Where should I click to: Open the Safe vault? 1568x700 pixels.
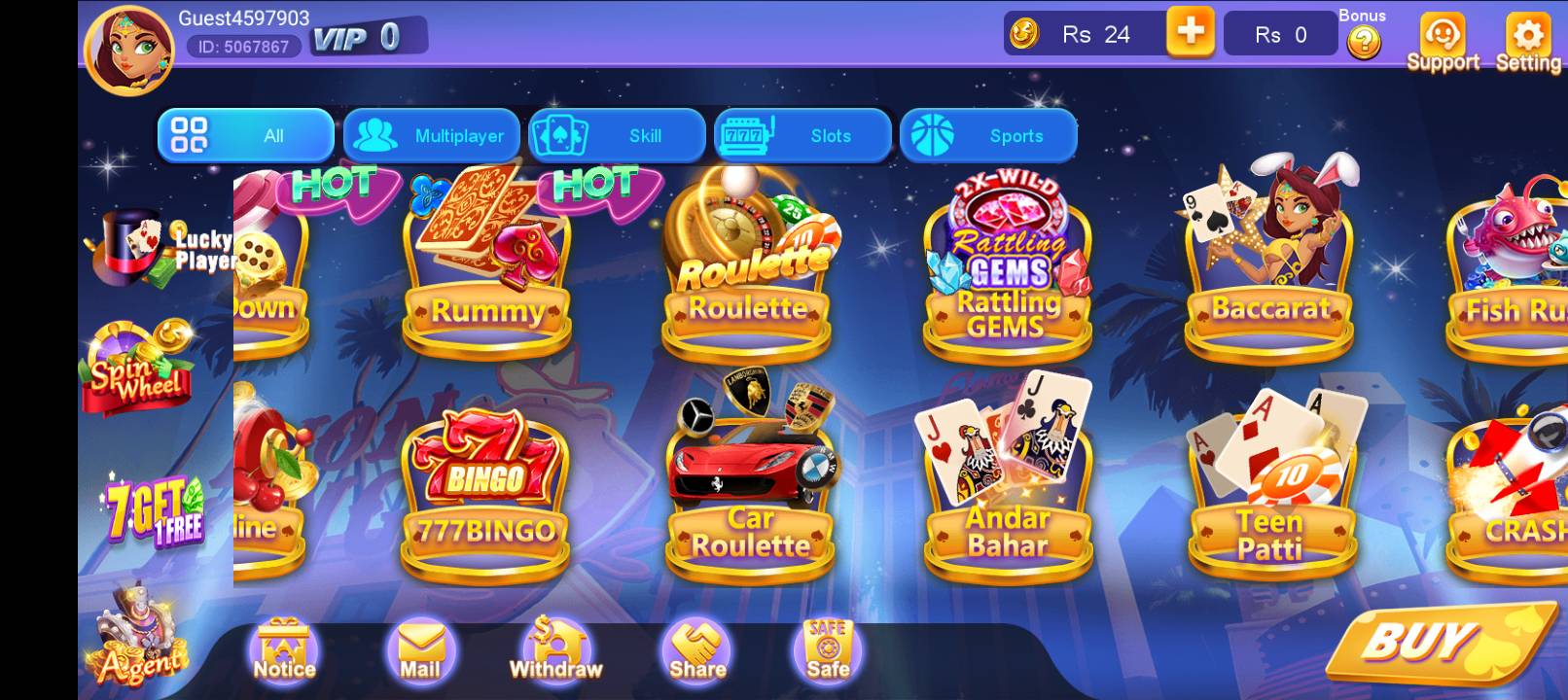[825, 647]
